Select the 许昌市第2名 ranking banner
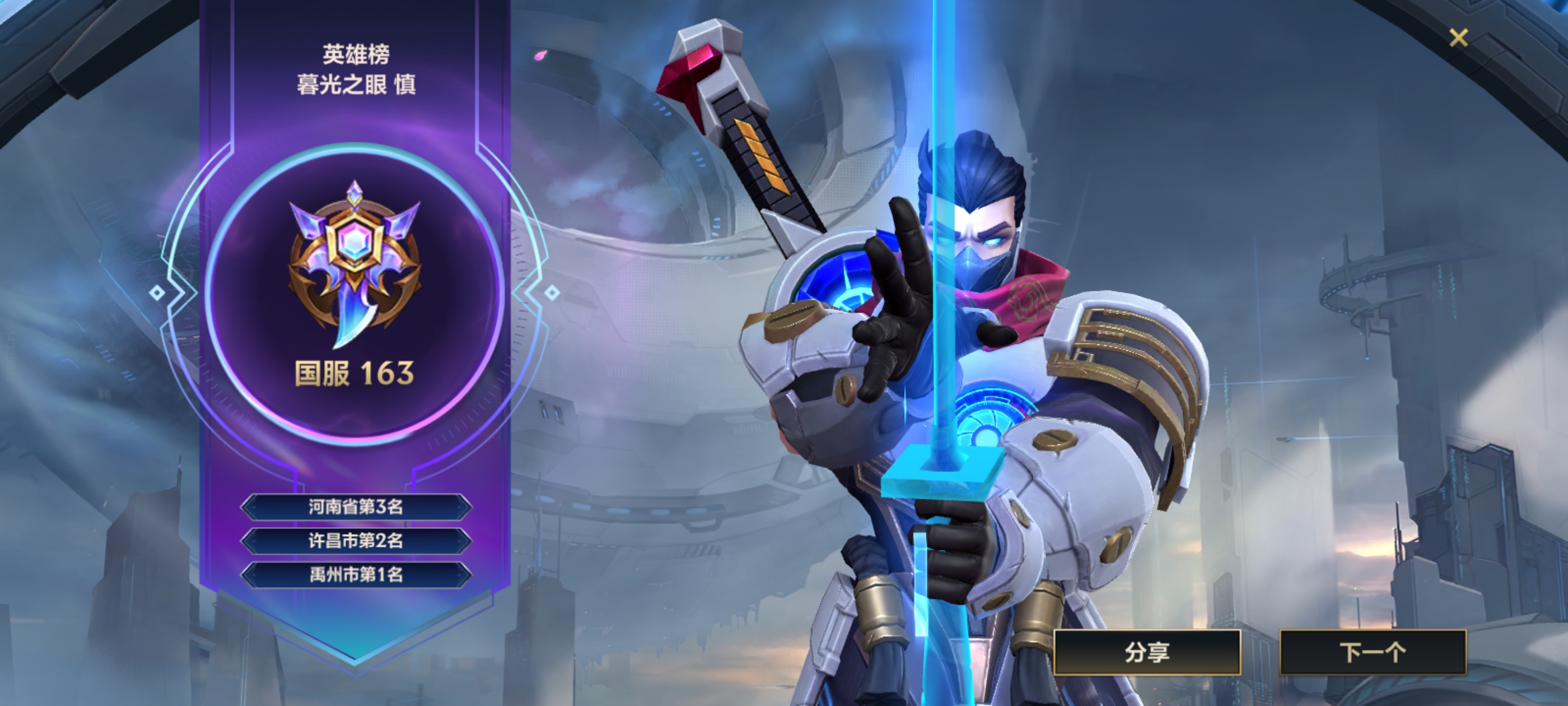Viewport: 1568px width, 706px height. click(356, 540)
